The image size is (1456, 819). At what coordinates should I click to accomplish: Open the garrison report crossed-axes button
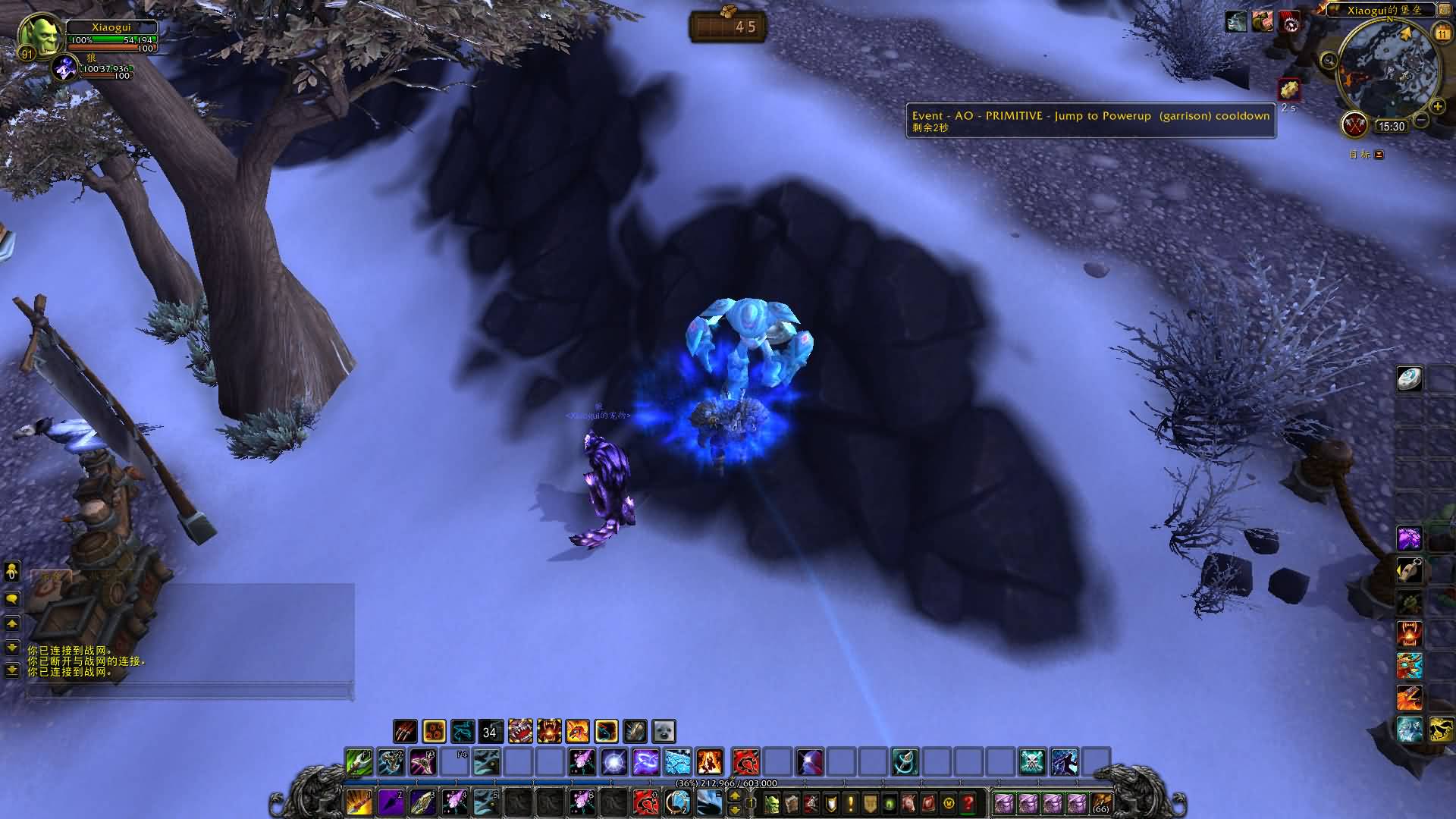click(1354, 124)
